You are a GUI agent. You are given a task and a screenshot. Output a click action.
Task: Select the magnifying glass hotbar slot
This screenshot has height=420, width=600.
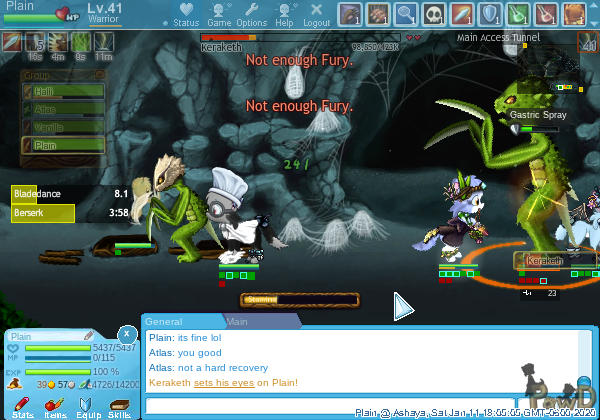coord(406,14)
